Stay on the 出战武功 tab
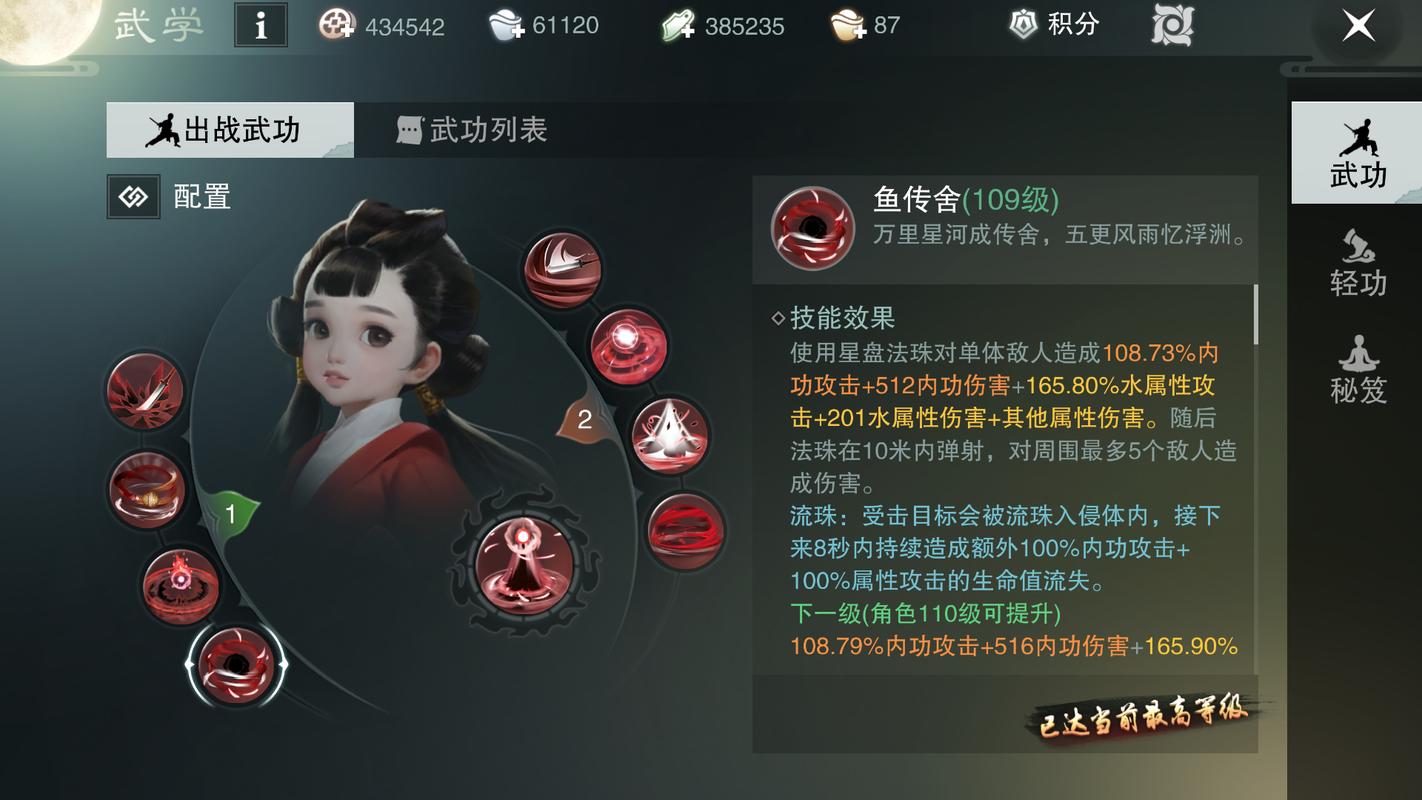 [x=230, y=130]
